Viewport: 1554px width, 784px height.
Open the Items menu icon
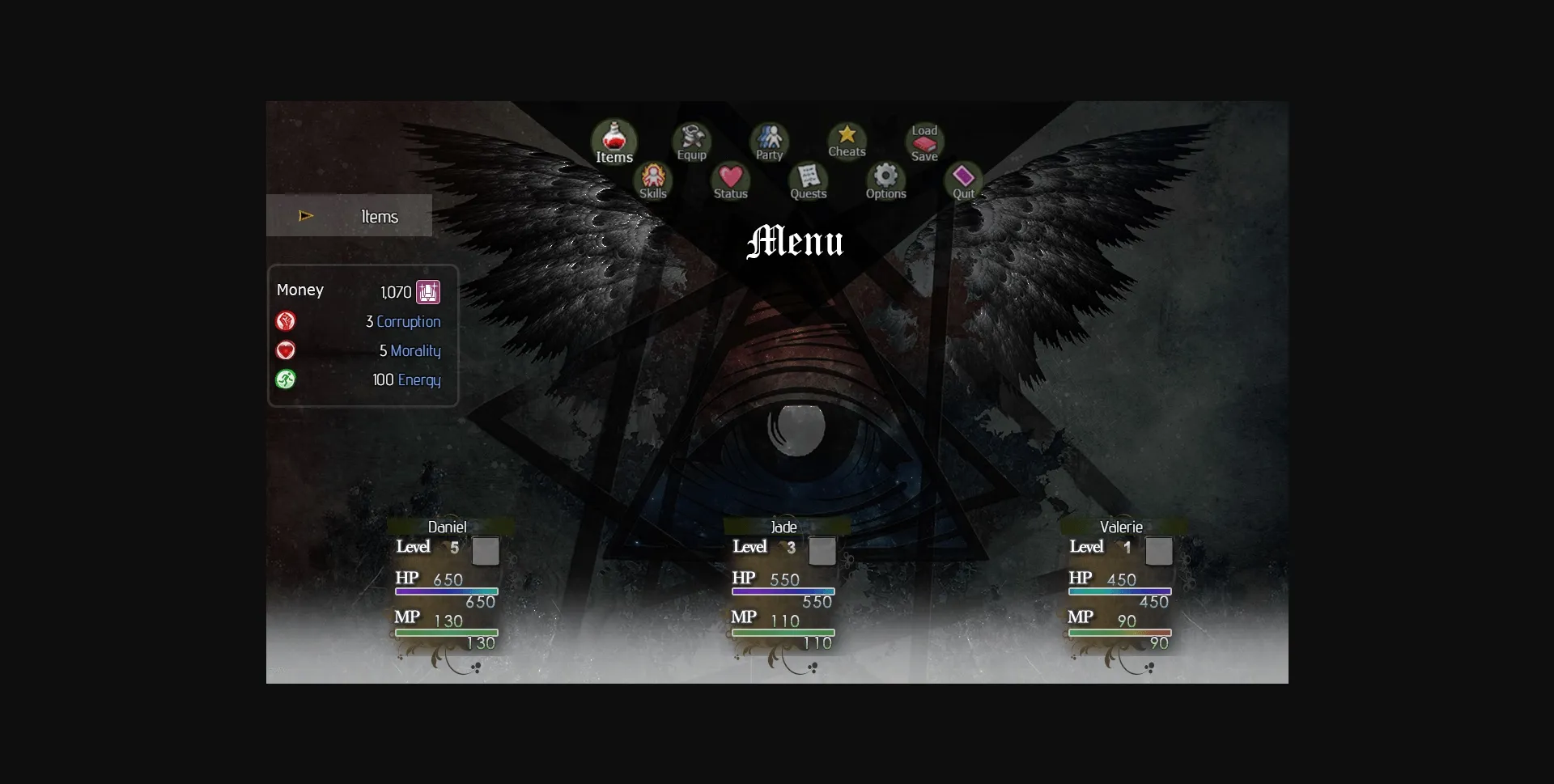(614, 140)
